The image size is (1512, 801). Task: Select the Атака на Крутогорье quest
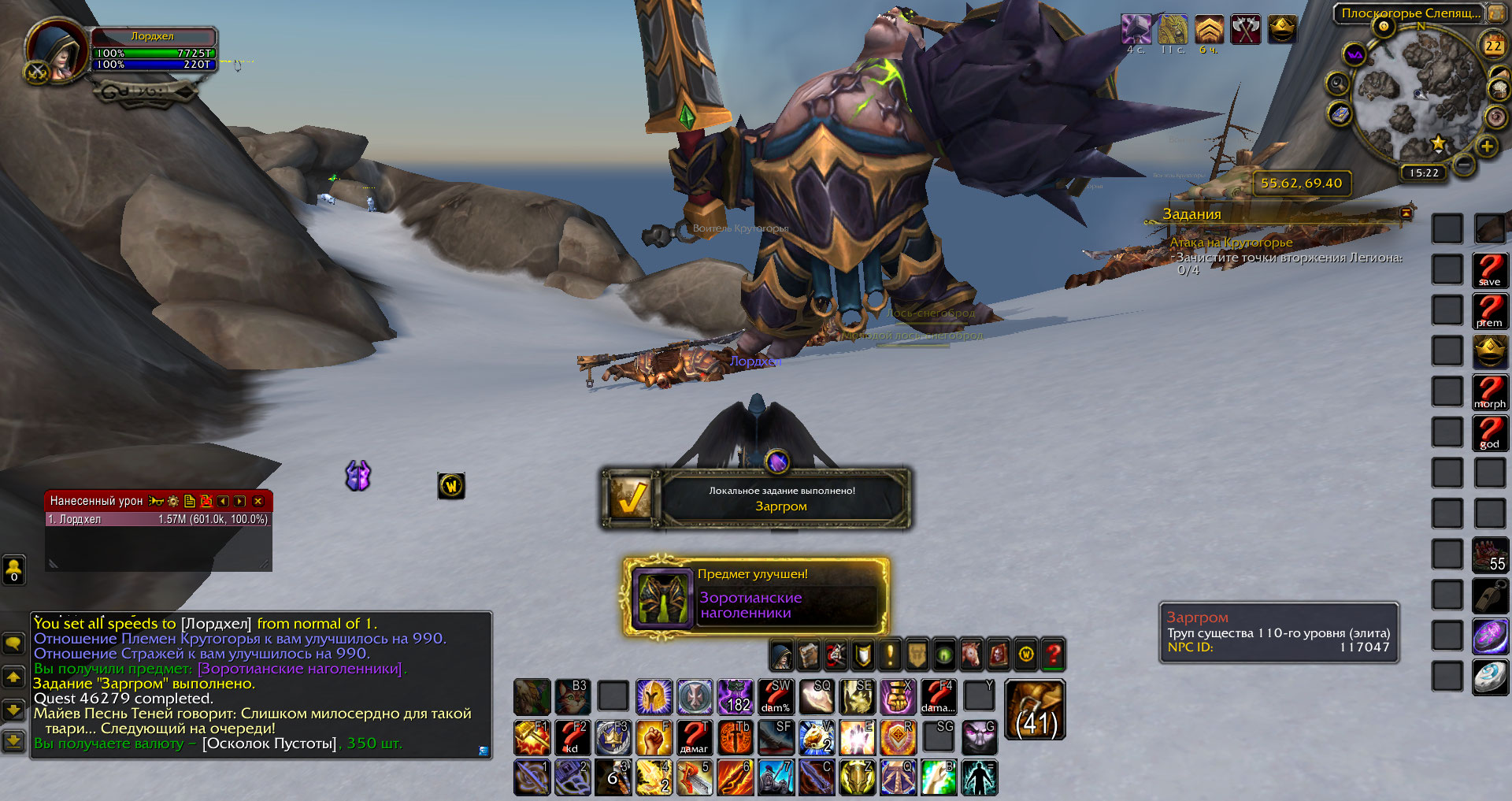pyautogui.click(x=1231, y=243)
